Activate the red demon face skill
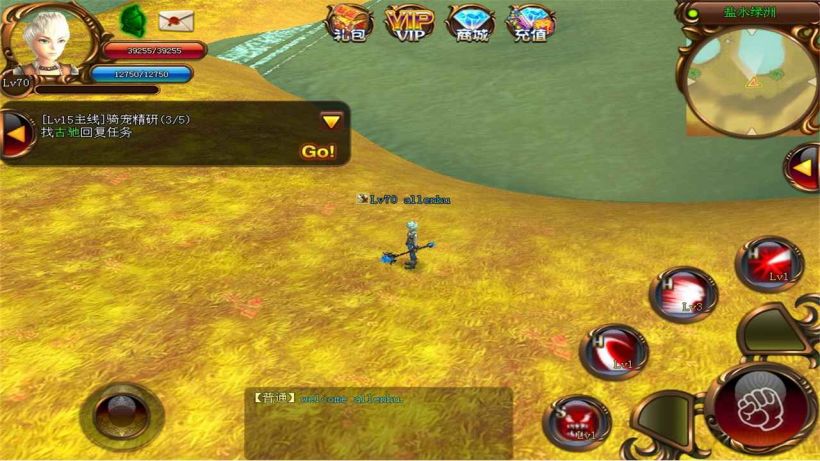The width and height of the screenshot is (820, 461). click(578, 420)
